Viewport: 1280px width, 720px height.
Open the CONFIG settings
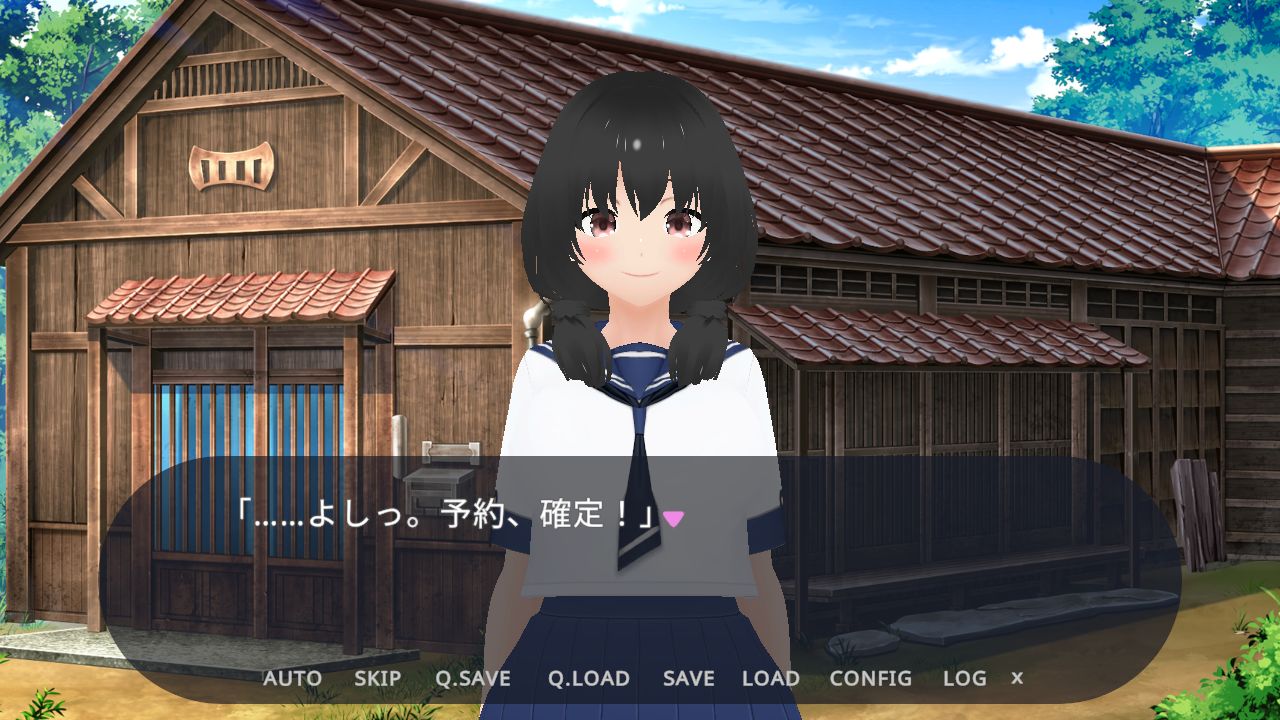coord(869,678)
